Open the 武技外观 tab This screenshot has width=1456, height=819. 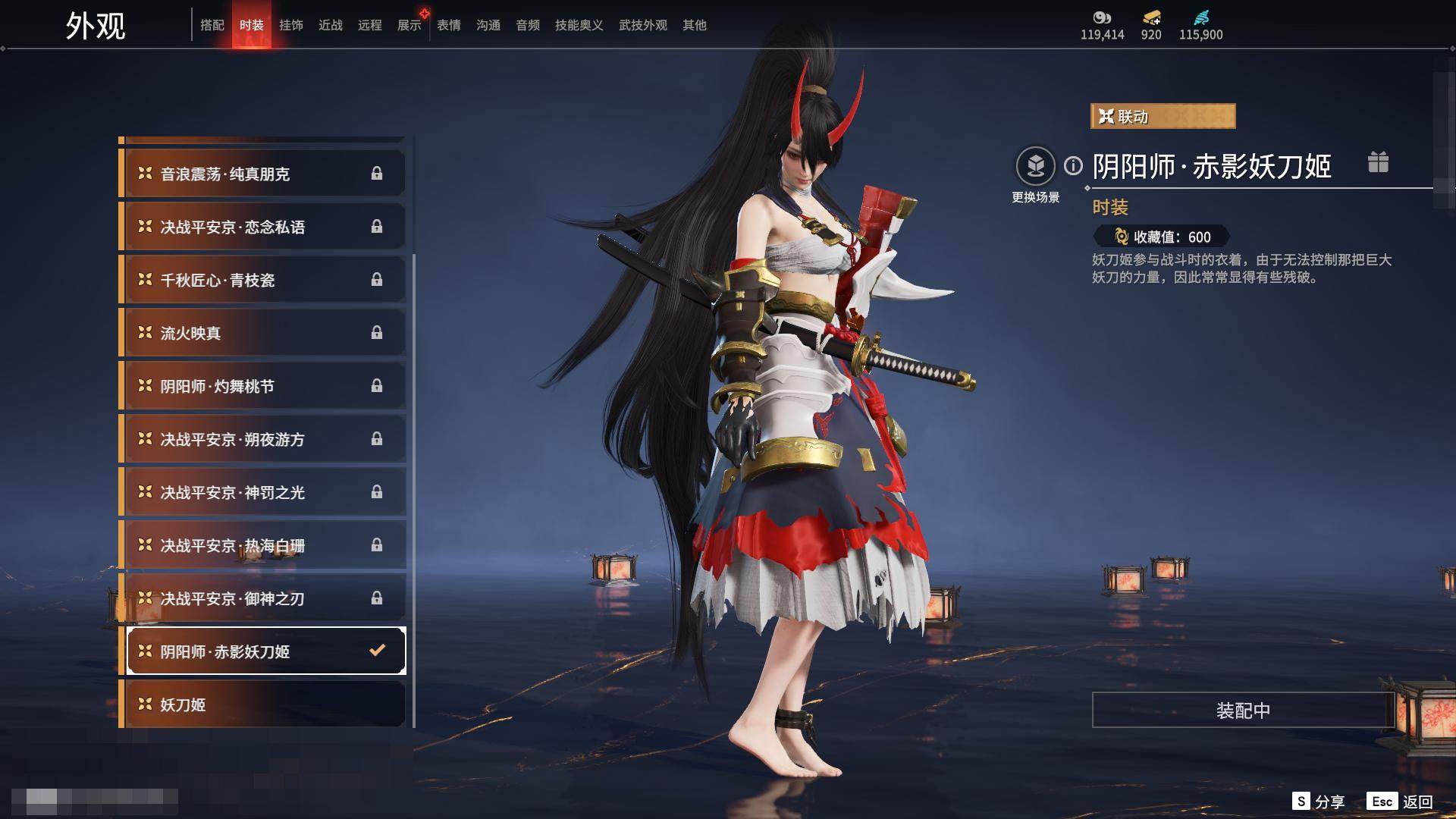(642, 26)
